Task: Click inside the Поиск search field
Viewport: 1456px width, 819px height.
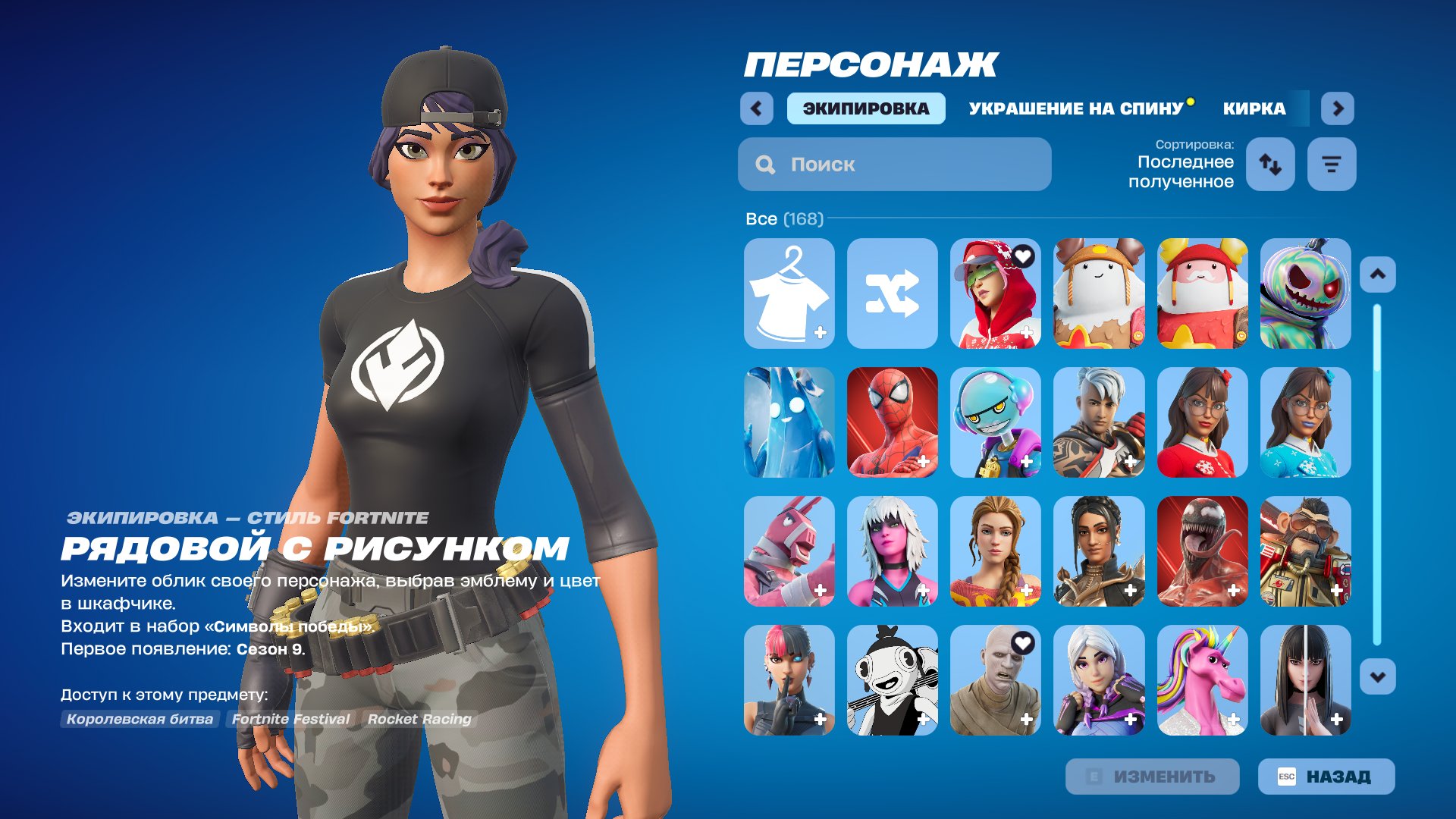Action: tap(895, 164)
